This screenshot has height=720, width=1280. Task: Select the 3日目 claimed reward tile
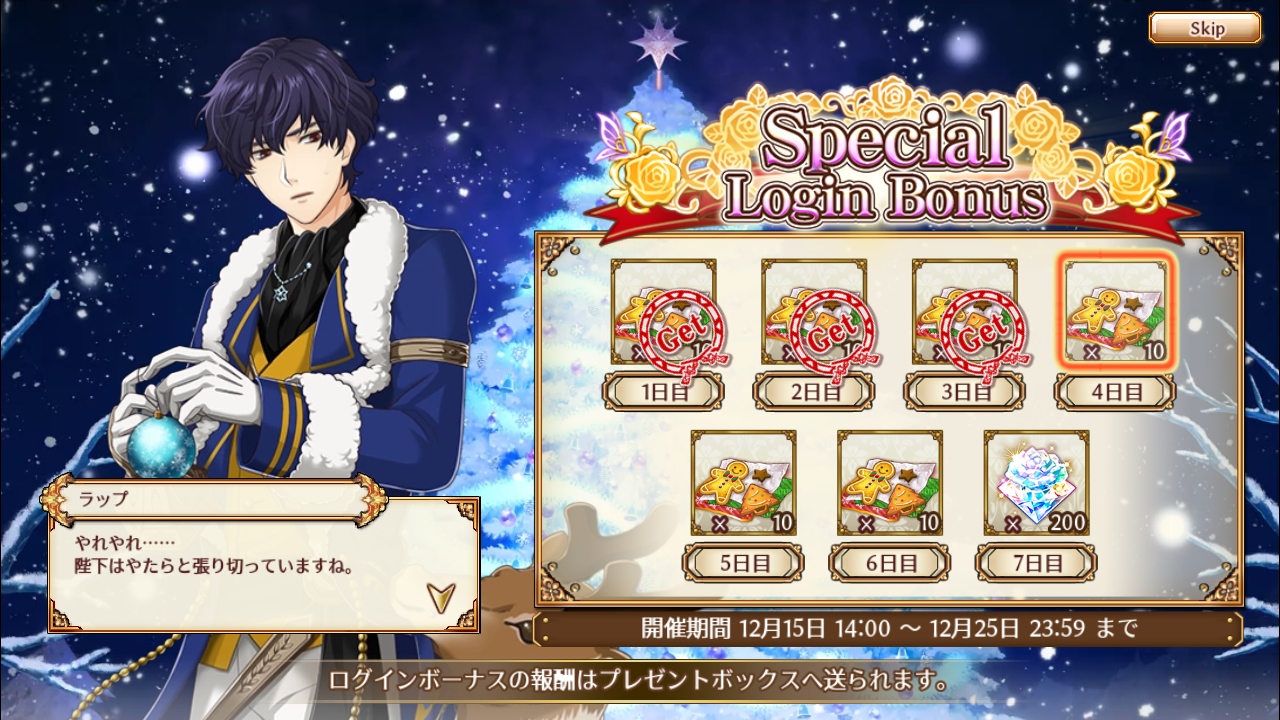(x=965, y=311)
